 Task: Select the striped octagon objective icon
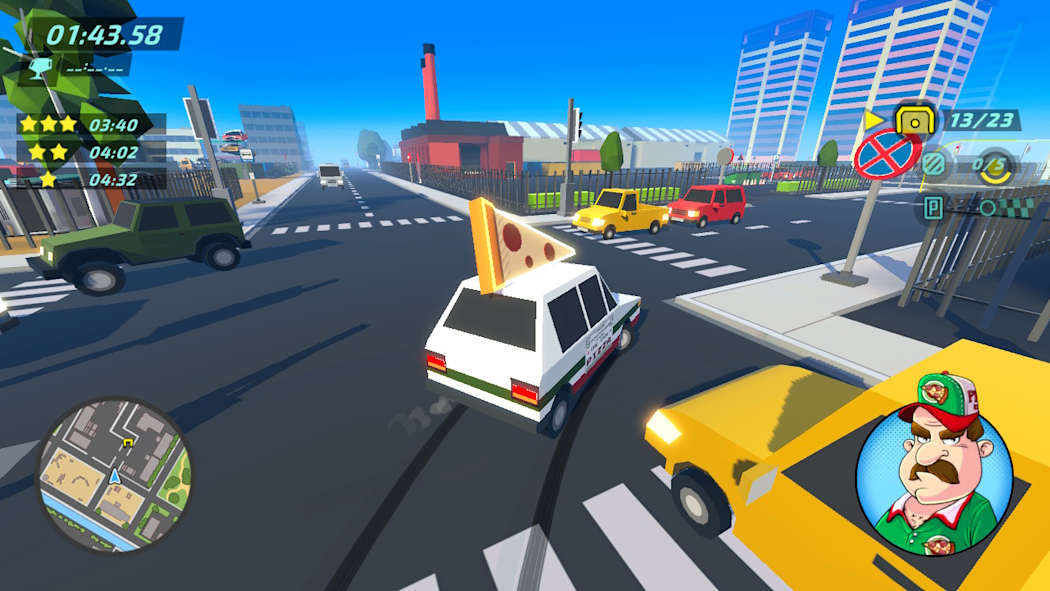coord(933,165)
